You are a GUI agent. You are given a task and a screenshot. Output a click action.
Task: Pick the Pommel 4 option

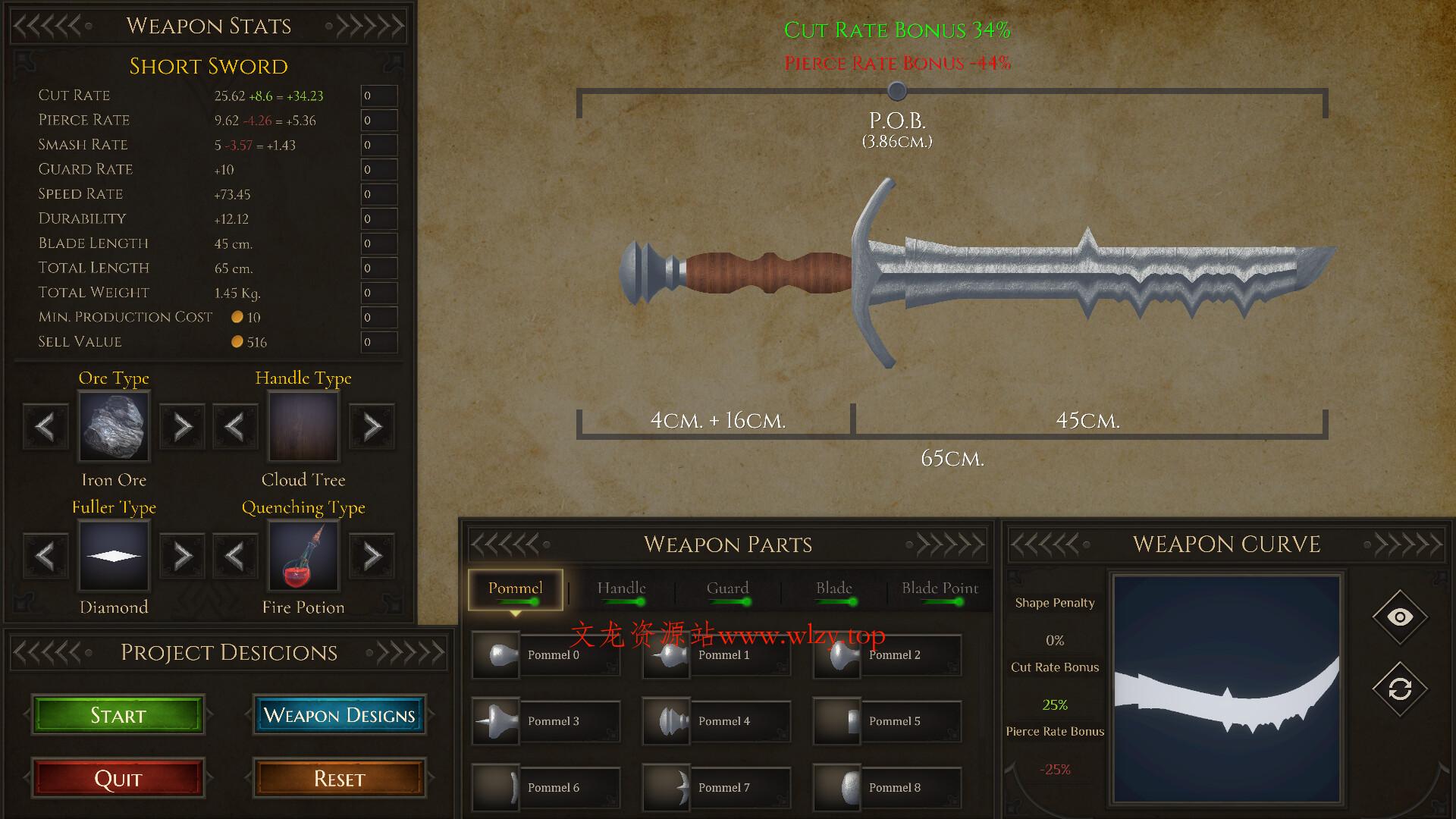[716, 721]
